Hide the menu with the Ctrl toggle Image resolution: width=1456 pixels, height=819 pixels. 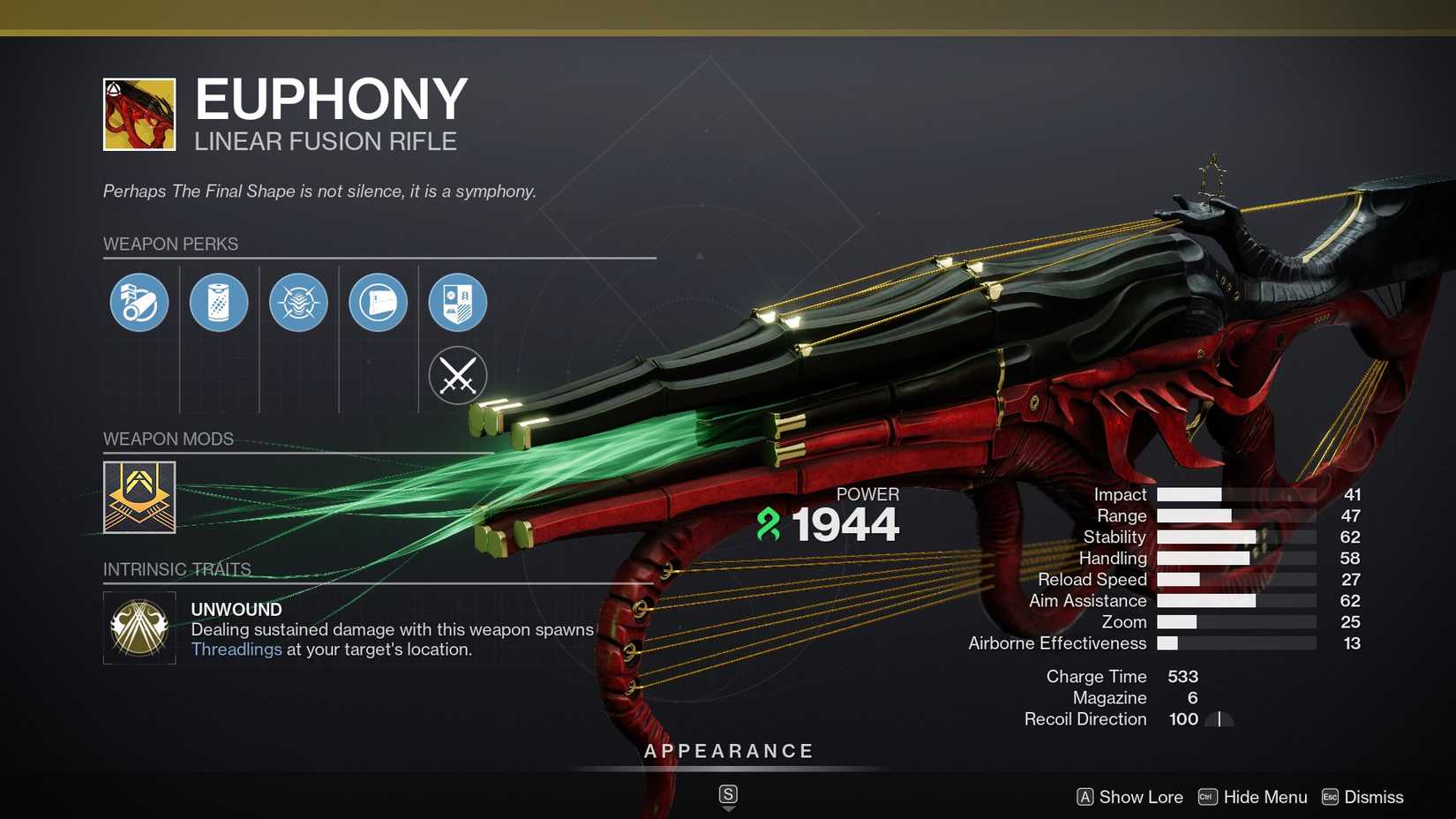pyautogui.click(x=1206, y=796)
